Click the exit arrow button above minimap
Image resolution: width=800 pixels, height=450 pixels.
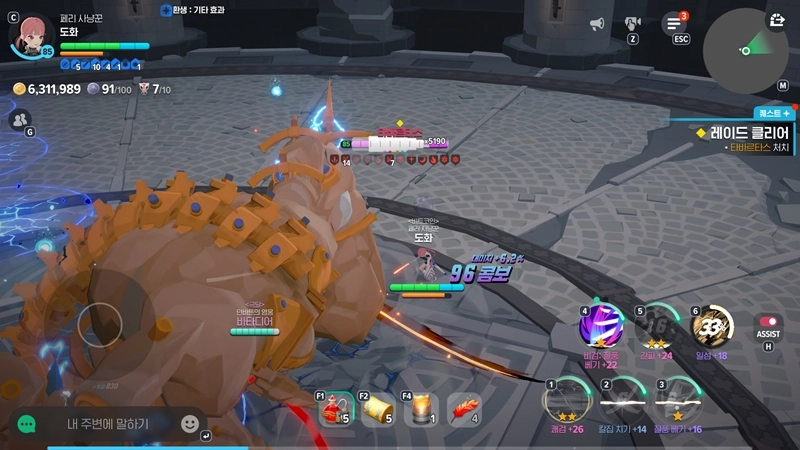point(777,19)
